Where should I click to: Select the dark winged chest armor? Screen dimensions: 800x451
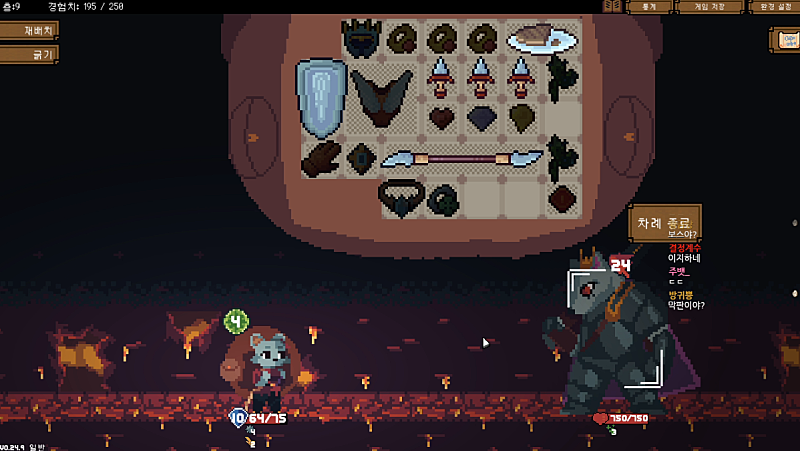click(x=381, y=97)
